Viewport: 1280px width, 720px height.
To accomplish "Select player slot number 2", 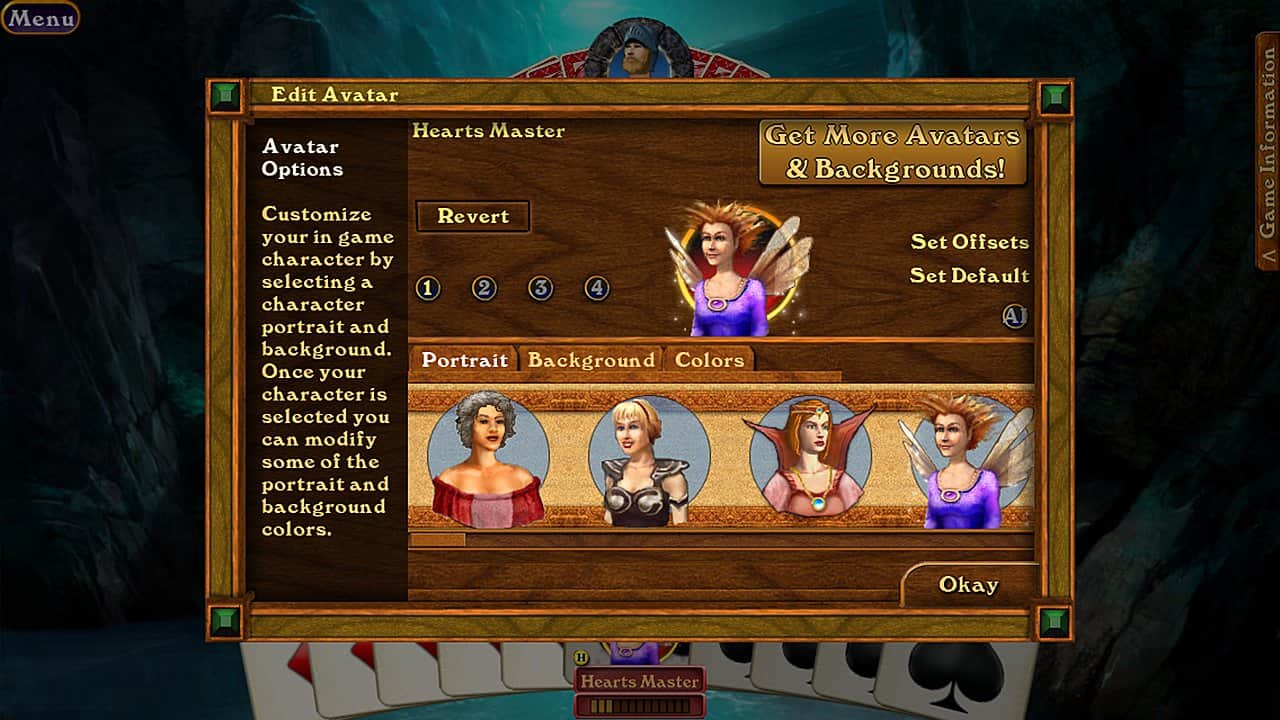I will (x=484, y=289).
